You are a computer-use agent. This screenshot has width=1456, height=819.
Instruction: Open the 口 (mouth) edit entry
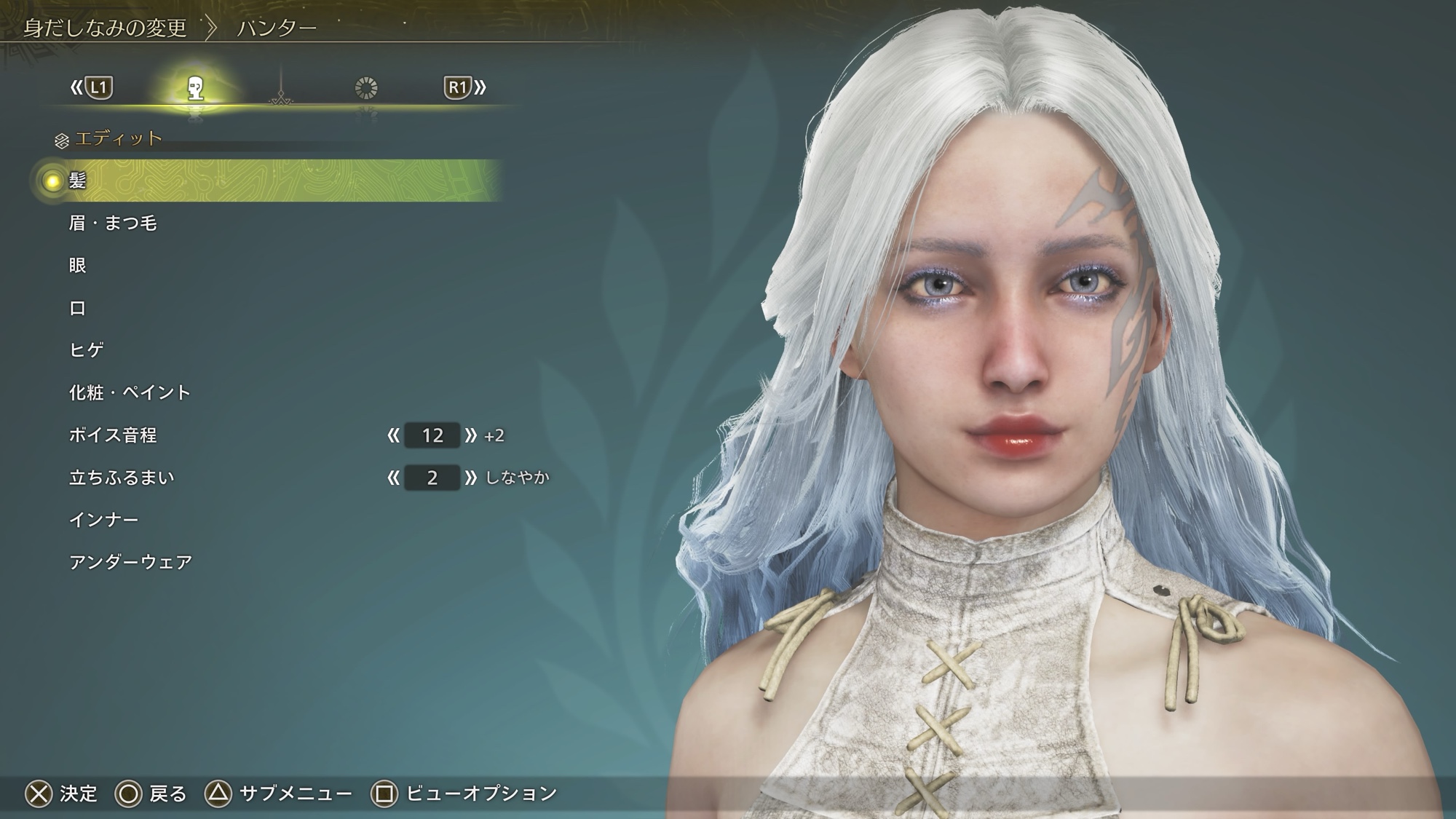click(x=78, y=308)
